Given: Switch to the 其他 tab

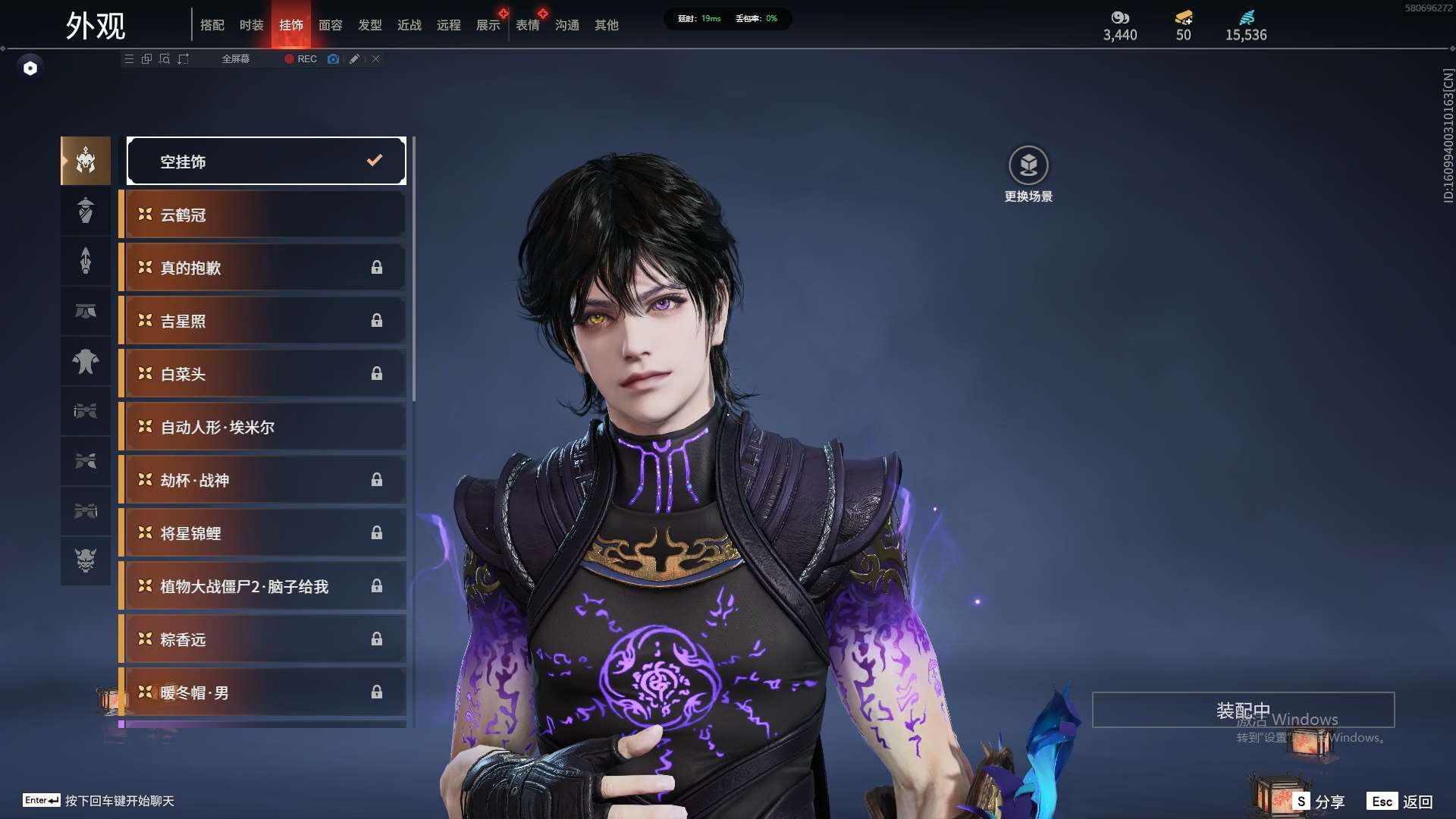Looking at the screenshot, I should point(606,25).
